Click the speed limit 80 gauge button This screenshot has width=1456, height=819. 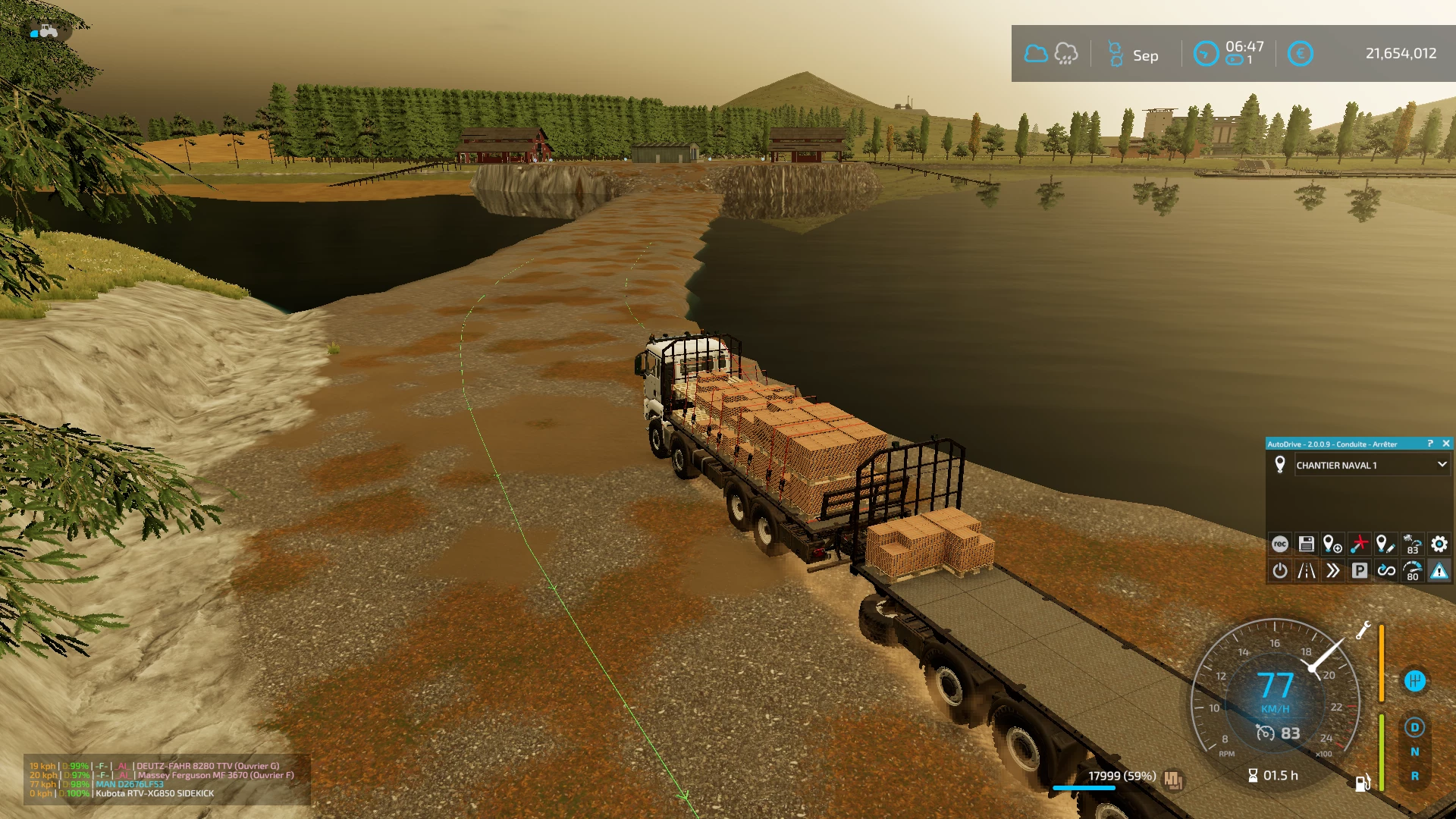click(1412, 570)
